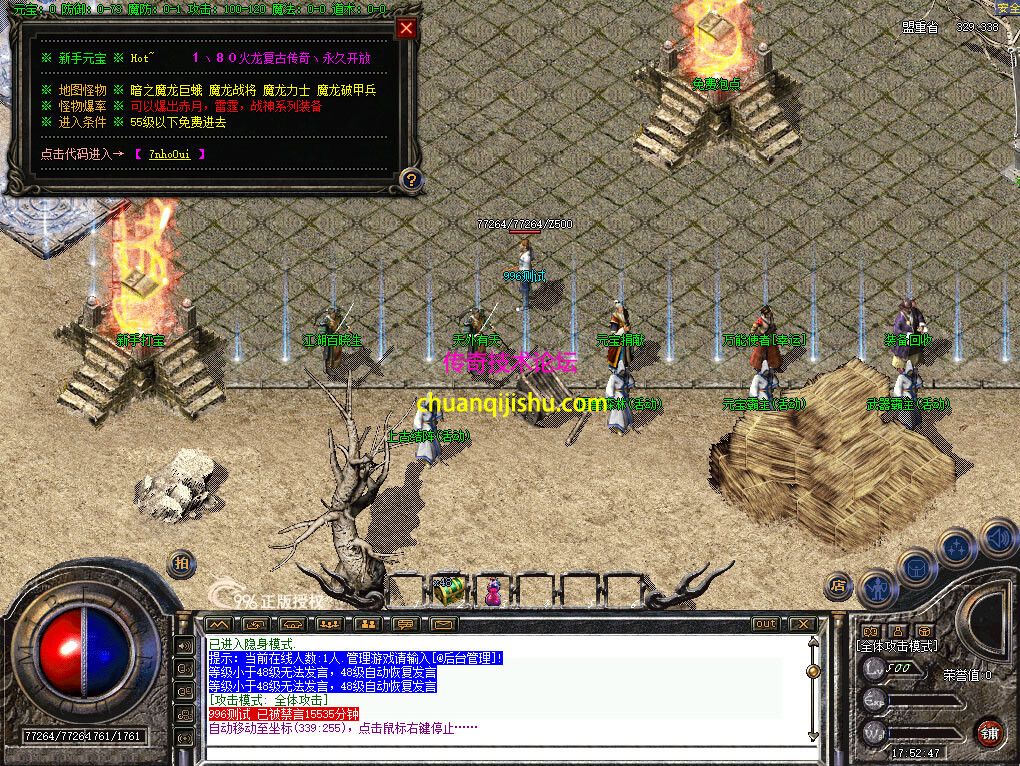Open the round 店 shop button
Image resolution: width=1020 pixels, height=766 pixels.
pos(839,586)
